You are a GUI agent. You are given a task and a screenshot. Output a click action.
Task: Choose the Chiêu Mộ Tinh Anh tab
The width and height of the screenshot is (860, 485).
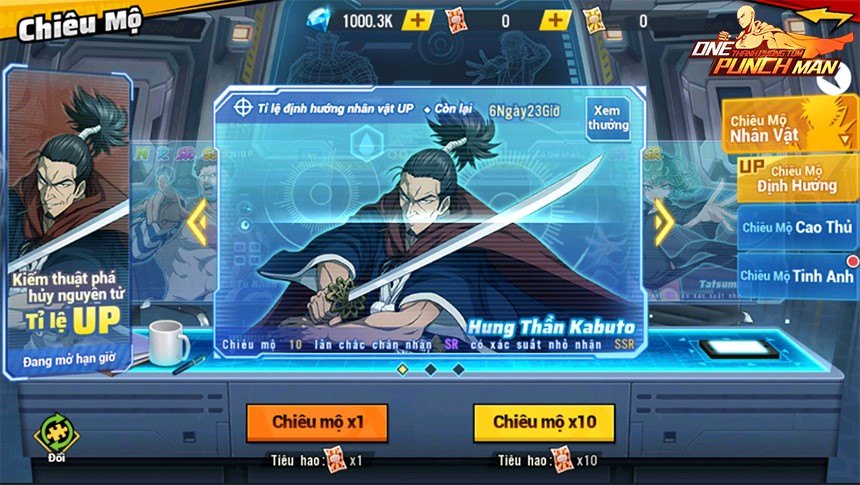click(796, 276)
